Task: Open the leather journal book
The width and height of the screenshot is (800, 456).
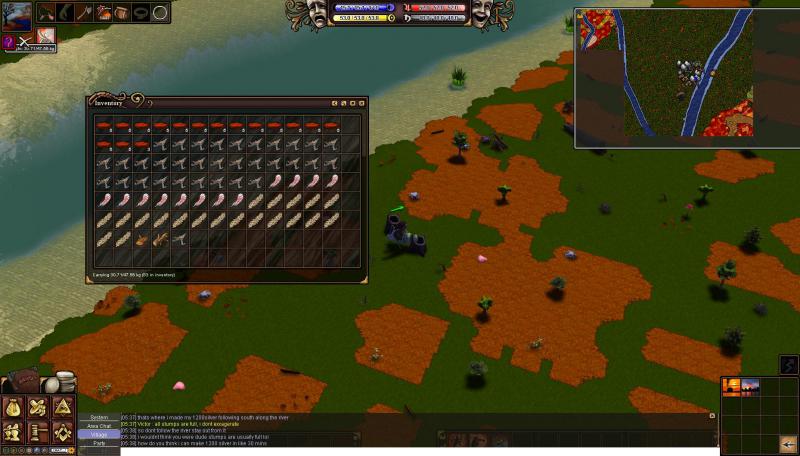Action: (22, 381)
